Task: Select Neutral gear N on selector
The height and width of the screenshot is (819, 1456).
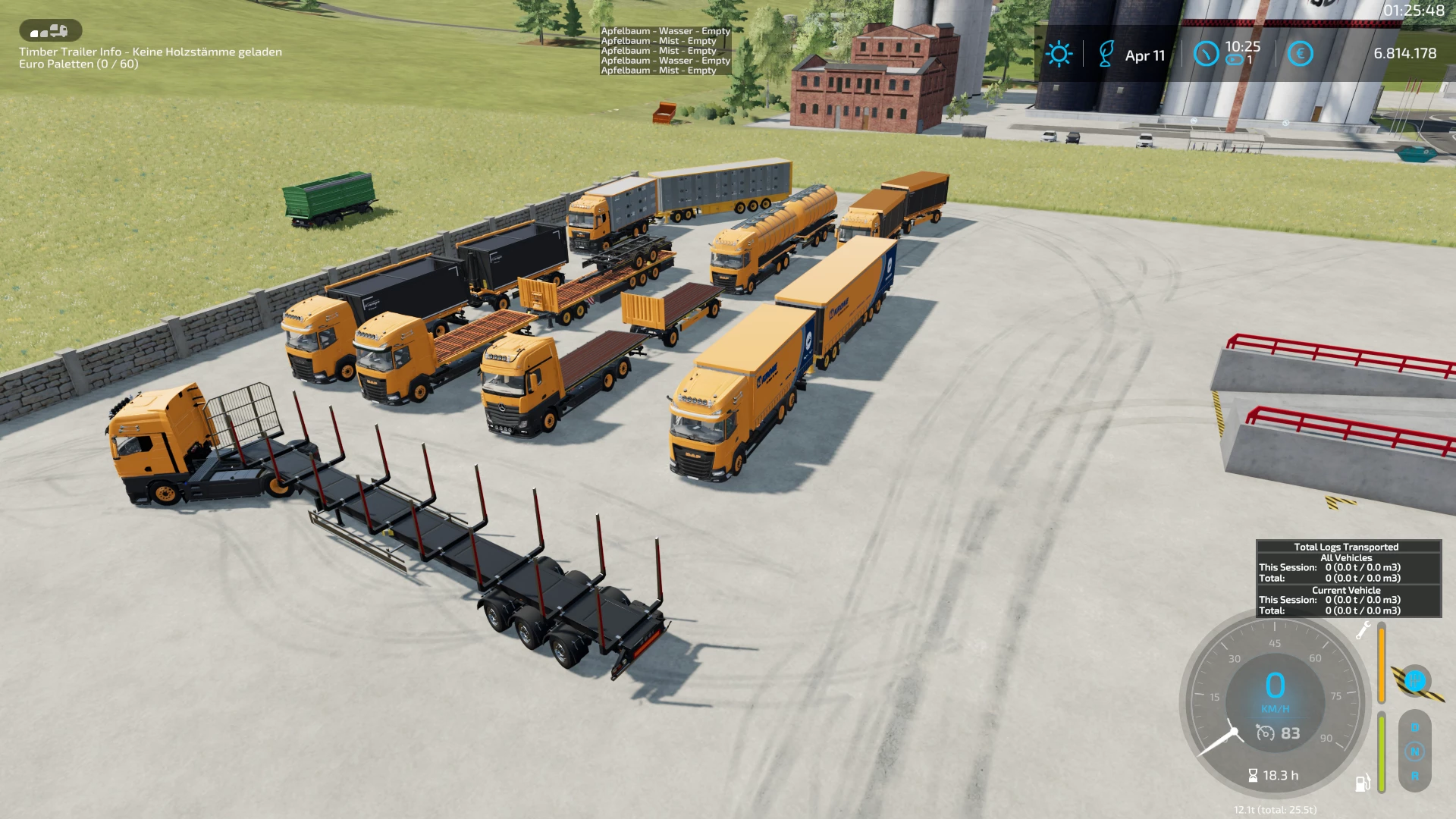Action: coord(1414,752)
